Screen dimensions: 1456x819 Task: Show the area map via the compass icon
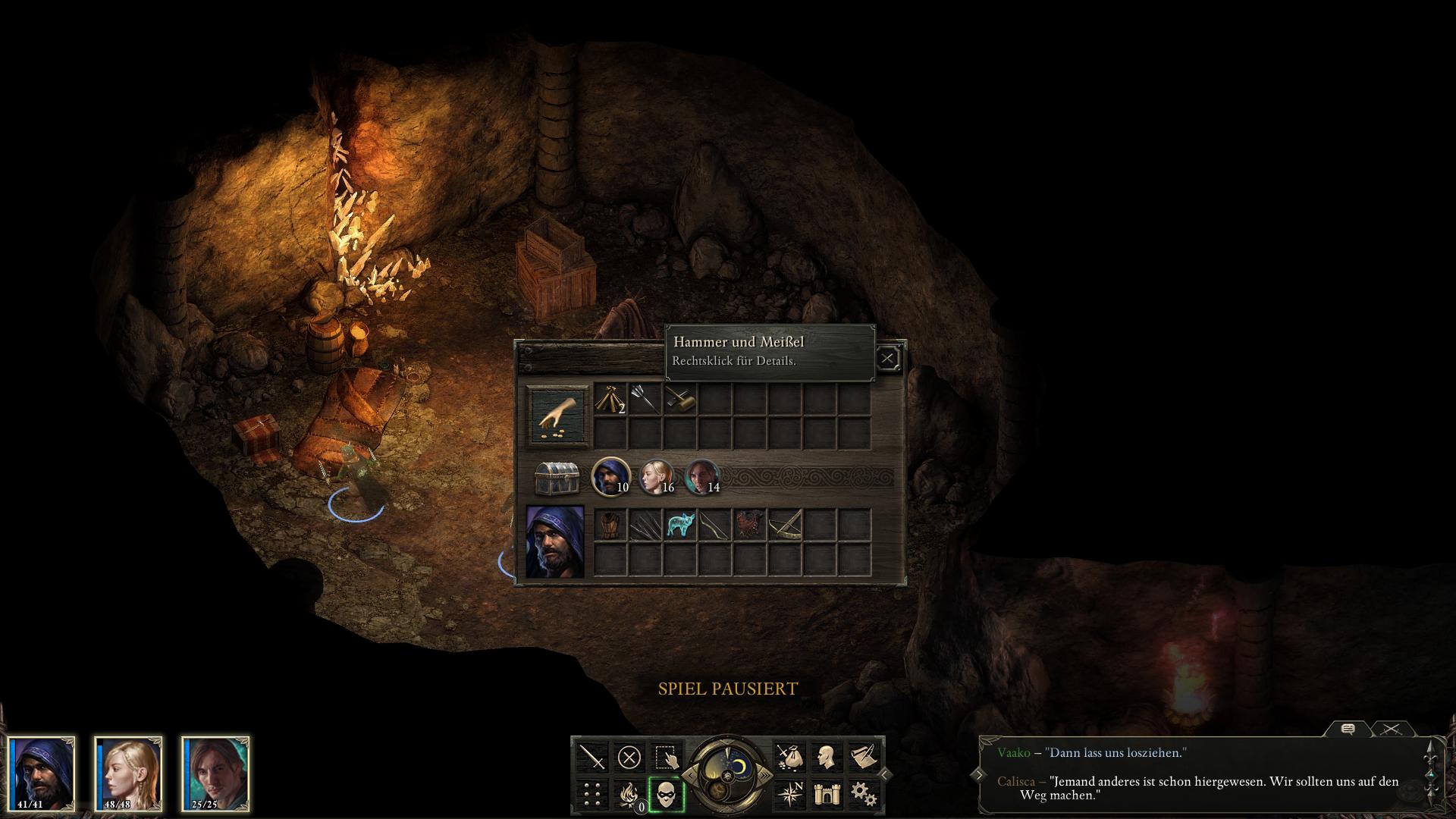pyautogui.click(x=789, y=794)
